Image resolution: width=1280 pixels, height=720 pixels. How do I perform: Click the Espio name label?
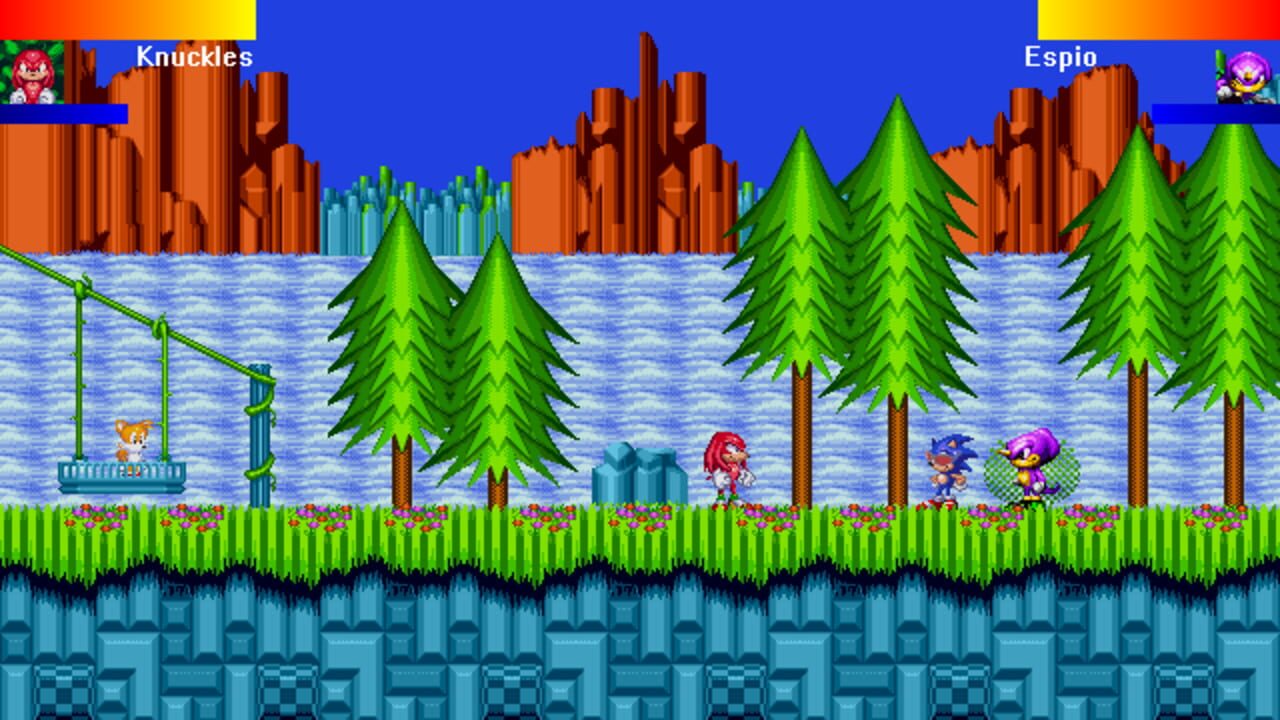click(x=1062, y=56)
